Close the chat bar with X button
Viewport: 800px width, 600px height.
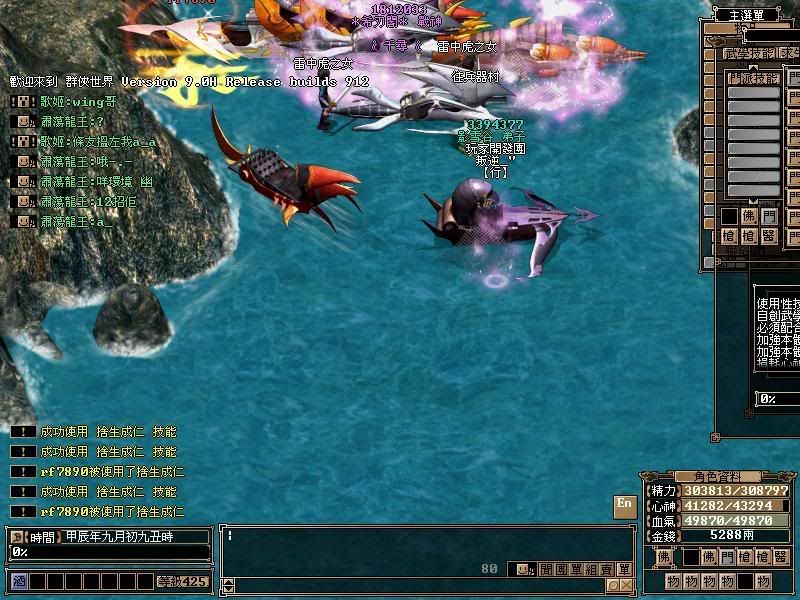coord(626,585)
